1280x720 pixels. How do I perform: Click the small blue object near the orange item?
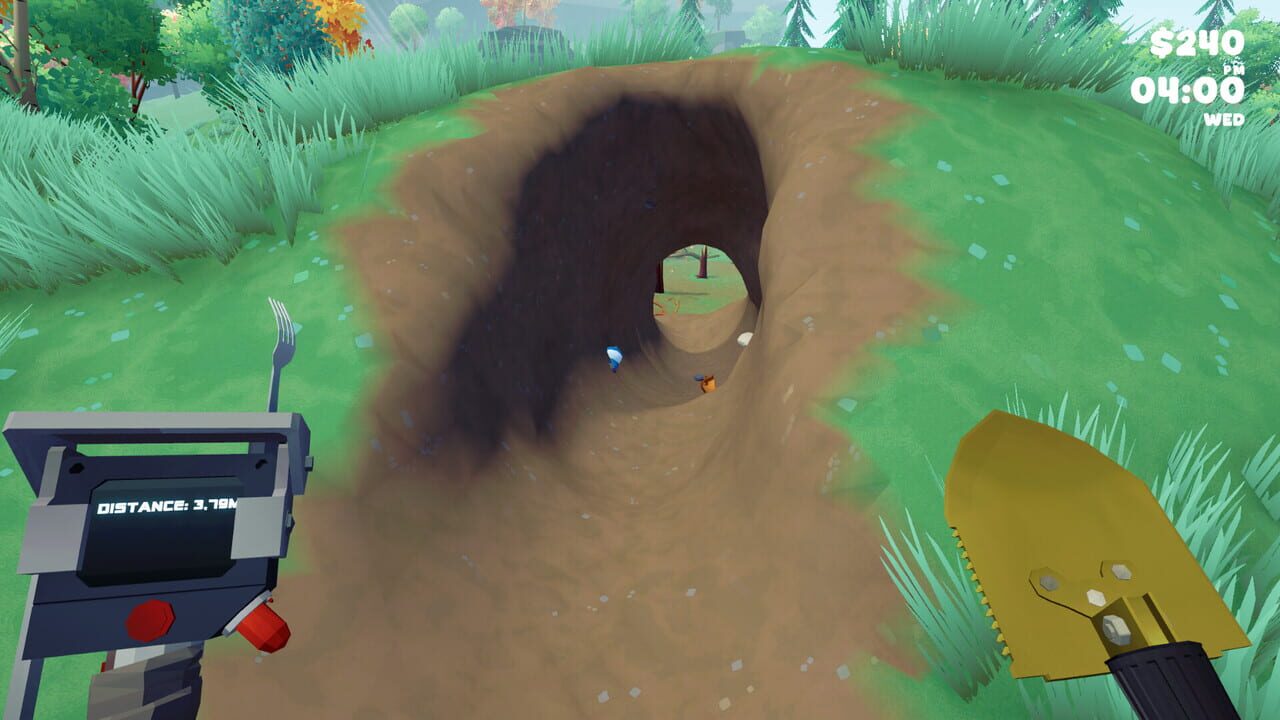(698, 377)
